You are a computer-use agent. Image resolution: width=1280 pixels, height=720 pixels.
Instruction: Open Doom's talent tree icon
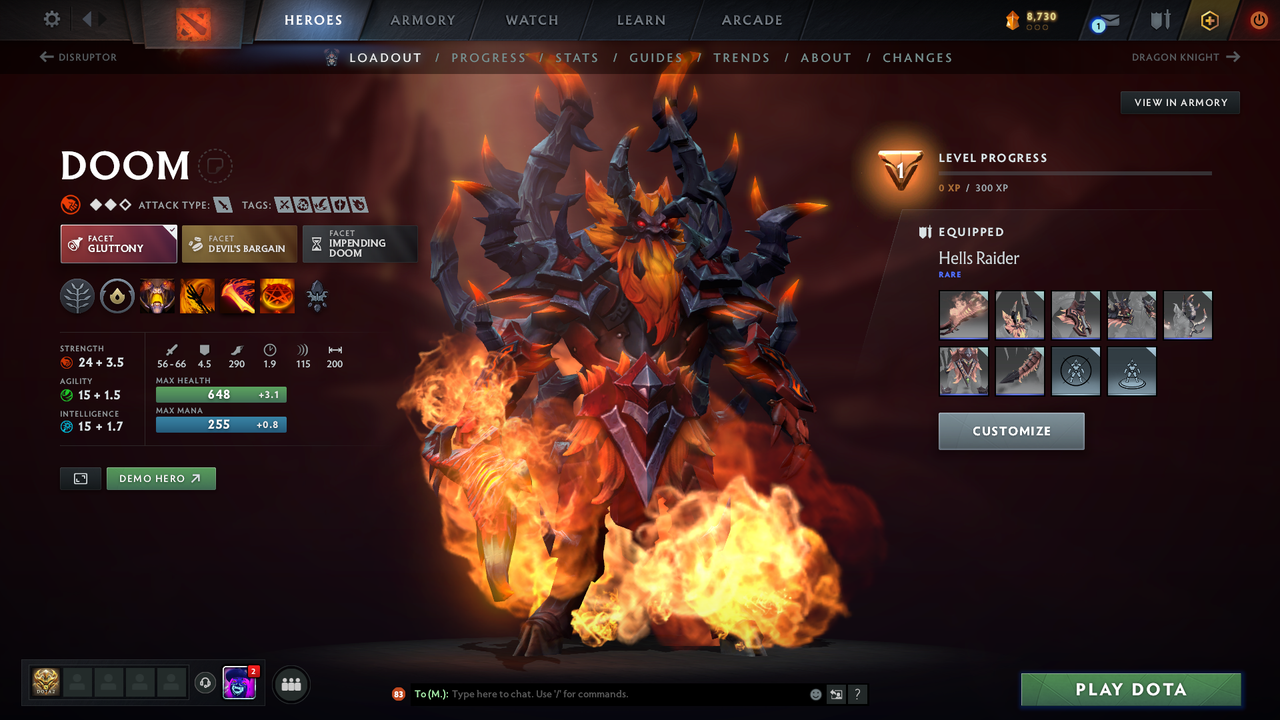pyautogui.click(x=77, y=296)
